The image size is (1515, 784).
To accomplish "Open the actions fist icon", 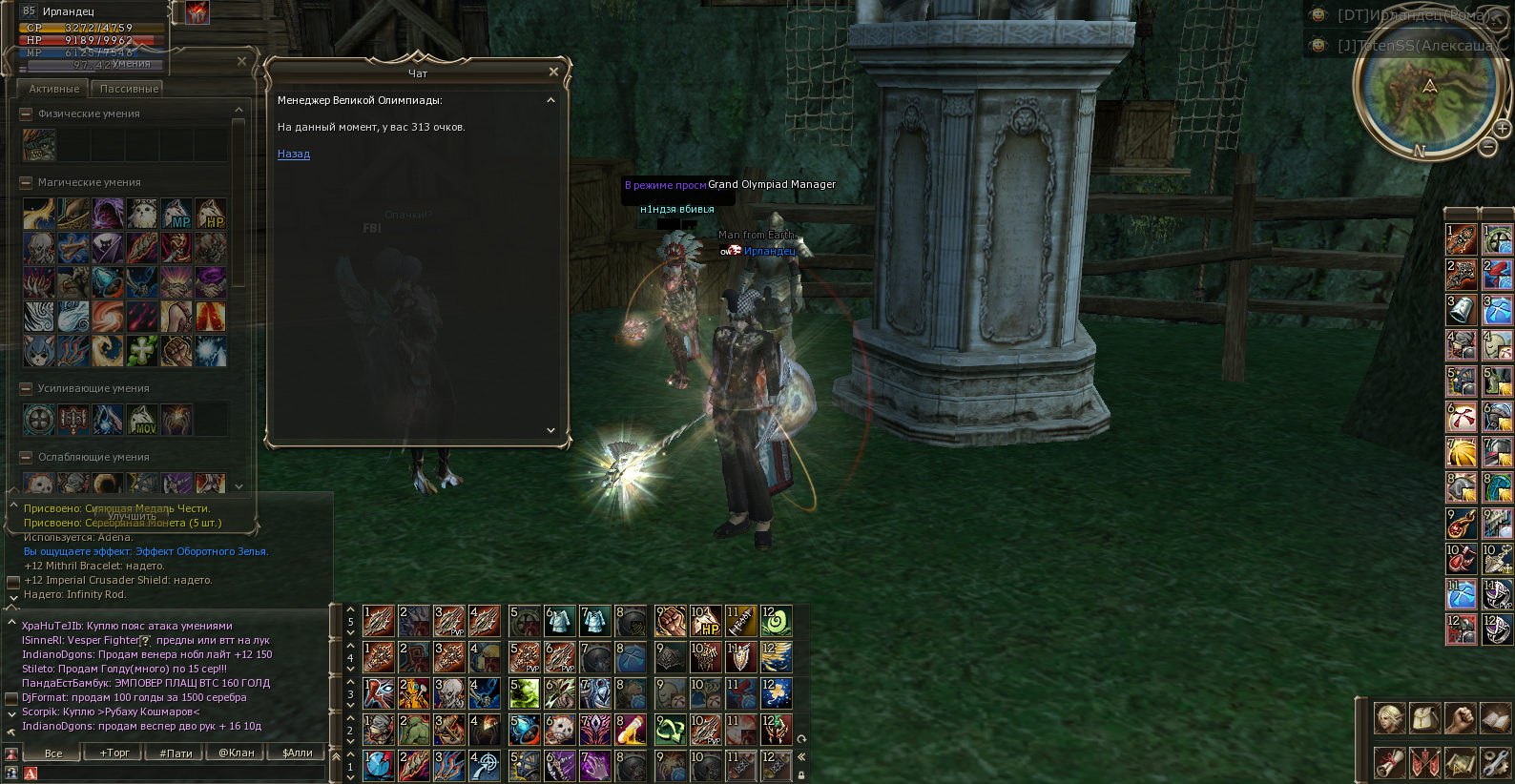I will pos(1460,718).
